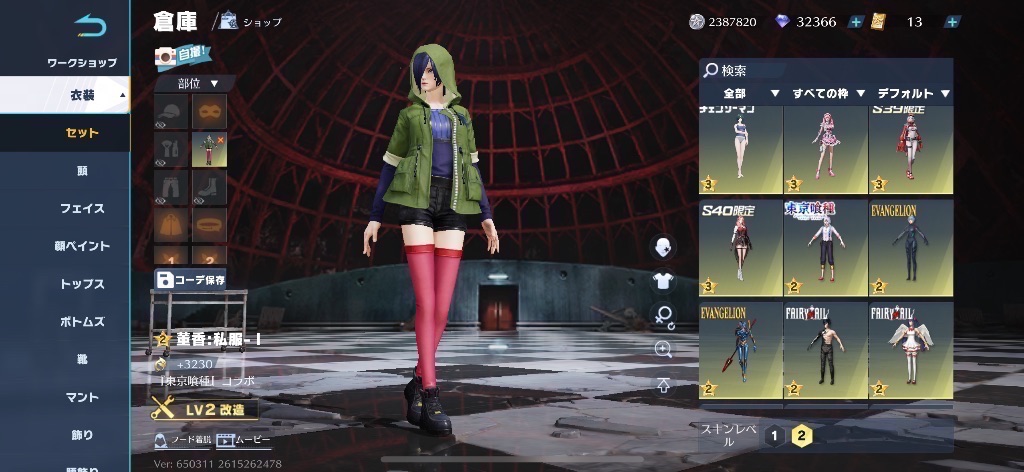Open the デフォルト sort dropdown

click(912, 94)
